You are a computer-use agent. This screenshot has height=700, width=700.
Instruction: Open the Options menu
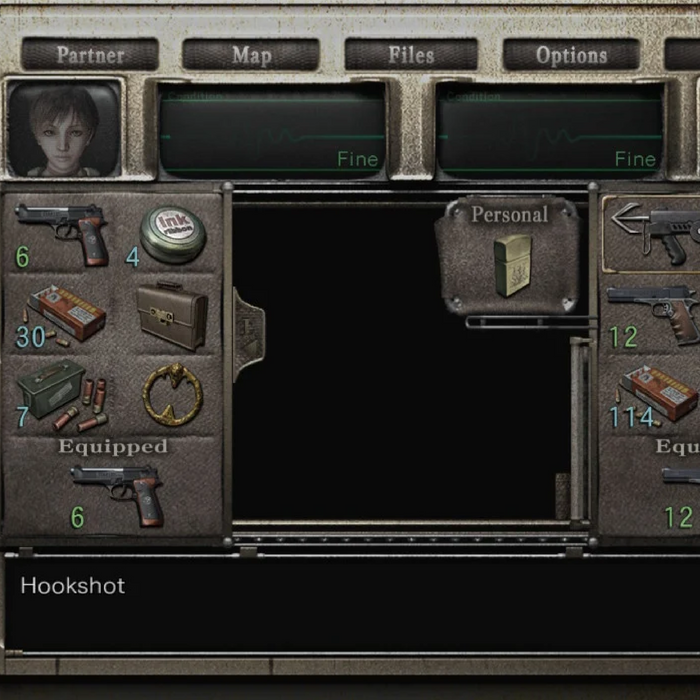571,55
